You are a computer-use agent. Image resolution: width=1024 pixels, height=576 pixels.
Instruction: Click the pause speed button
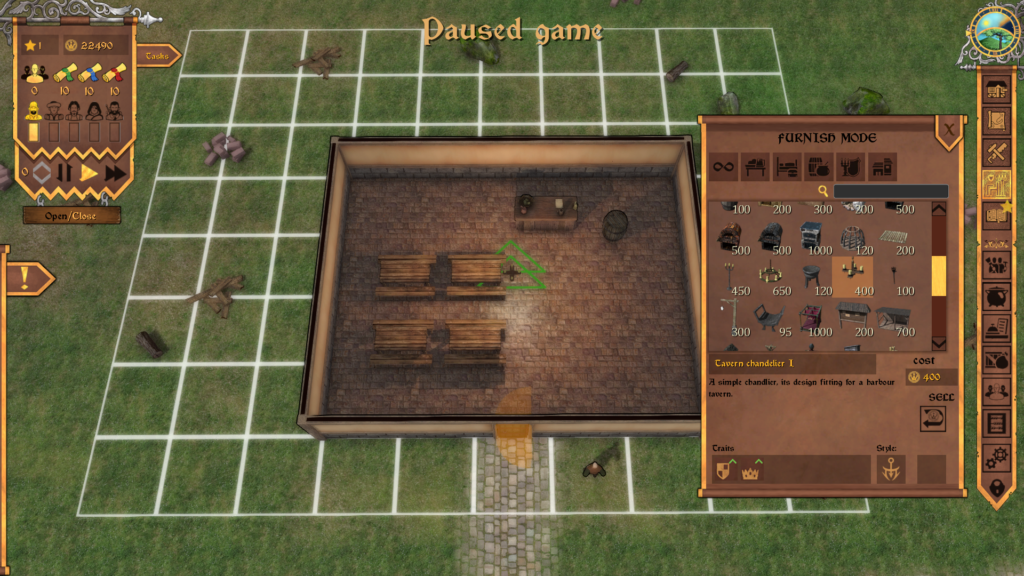tap(64, 173)
